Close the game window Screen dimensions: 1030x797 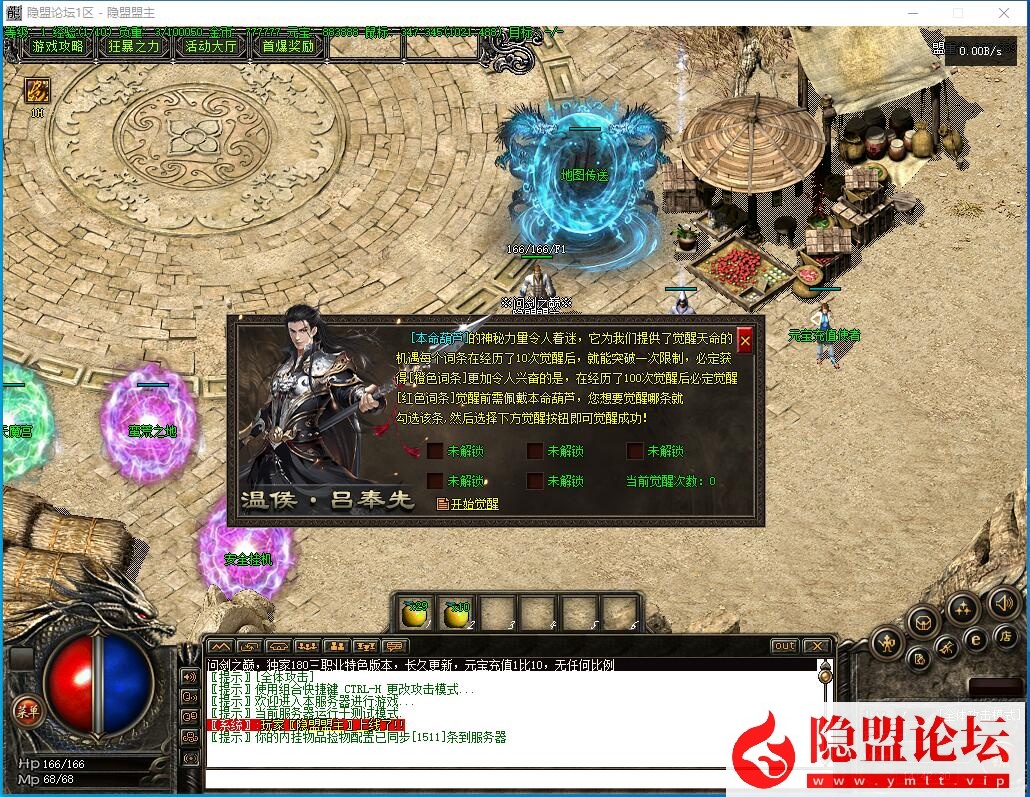(x=1004, y=13)
